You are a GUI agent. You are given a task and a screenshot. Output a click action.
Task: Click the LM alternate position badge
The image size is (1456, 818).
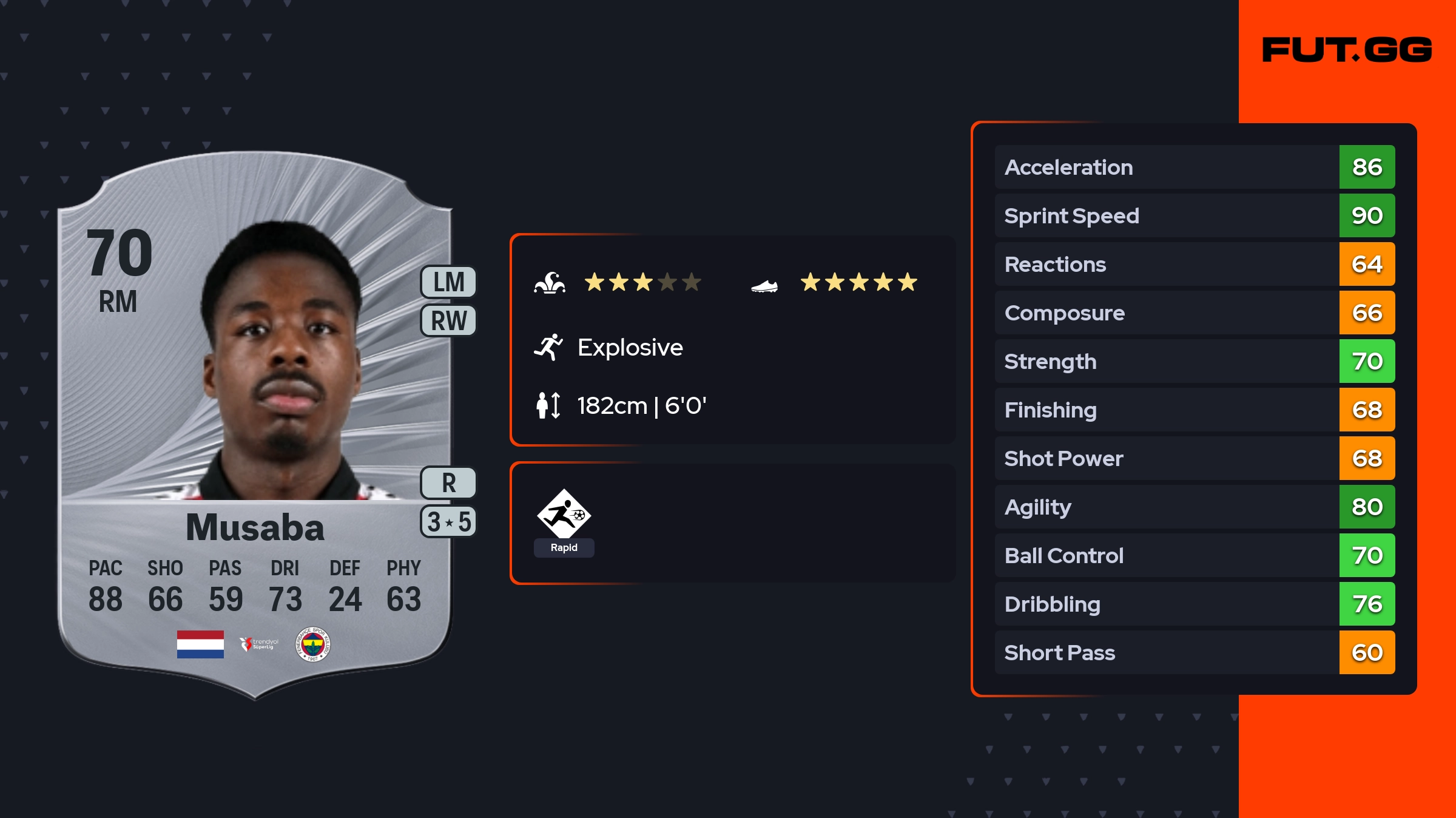[x=448, y=282]
